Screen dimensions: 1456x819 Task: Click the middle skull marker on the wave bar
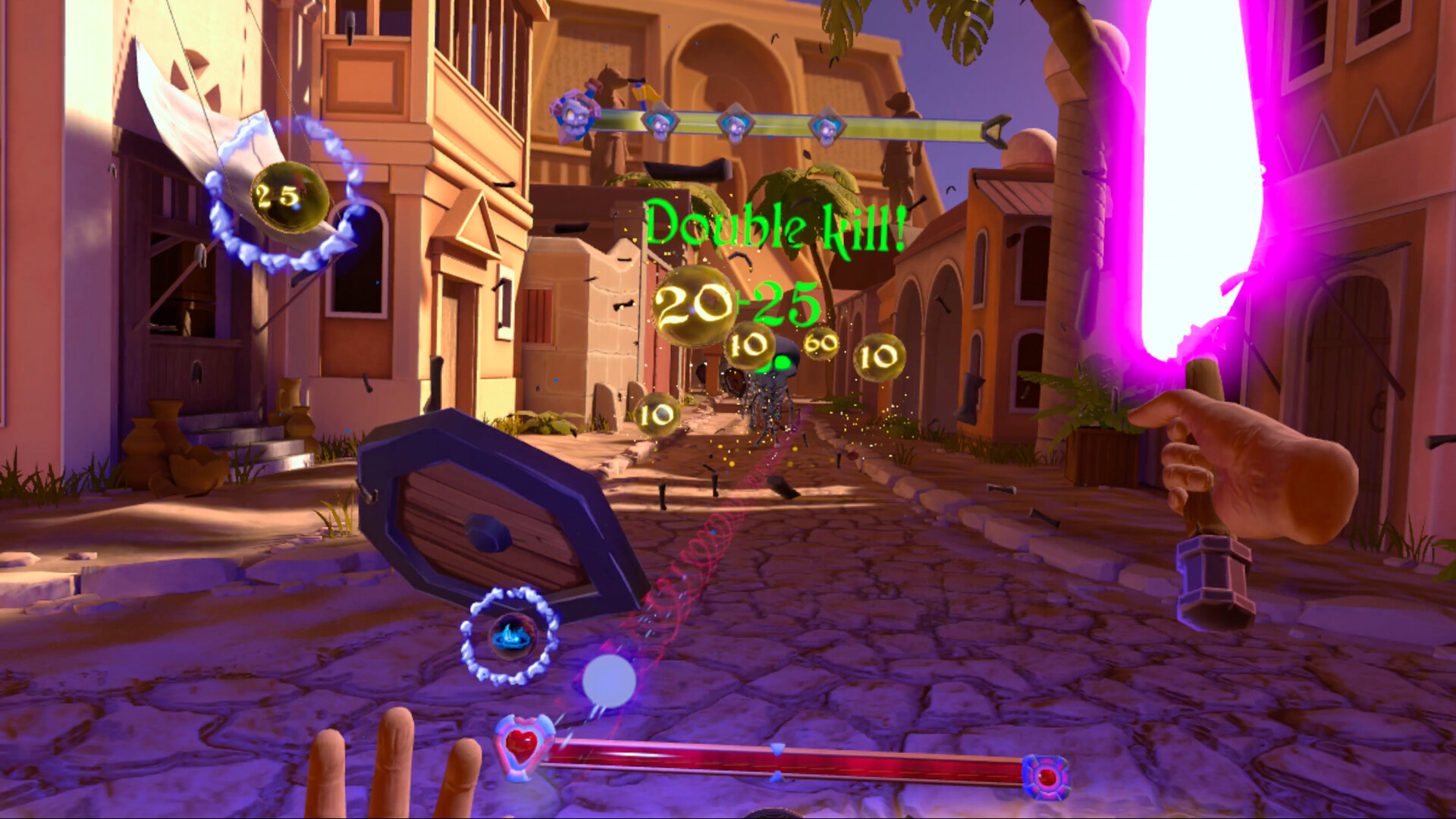735,126
